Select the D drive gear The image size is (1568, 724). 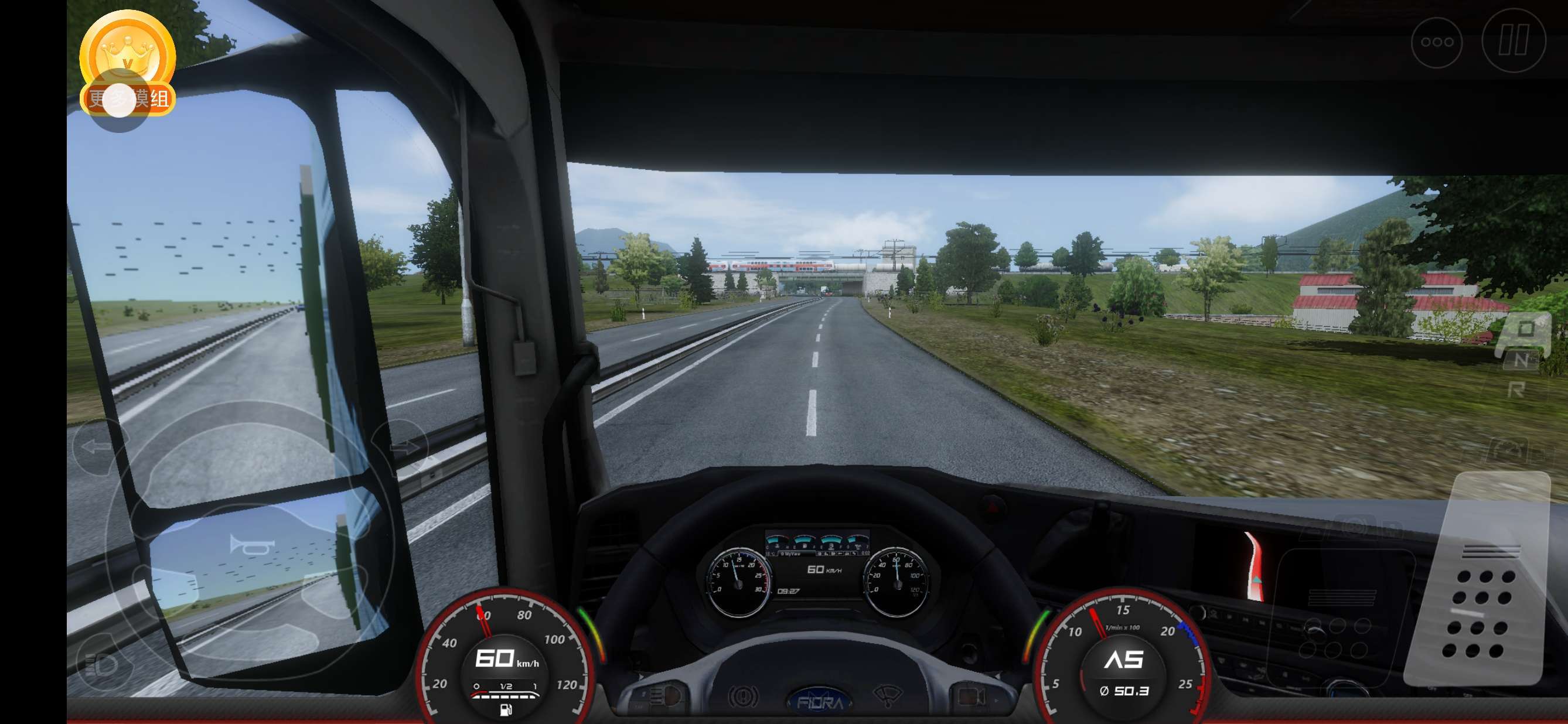click(x=1525, y=329)
